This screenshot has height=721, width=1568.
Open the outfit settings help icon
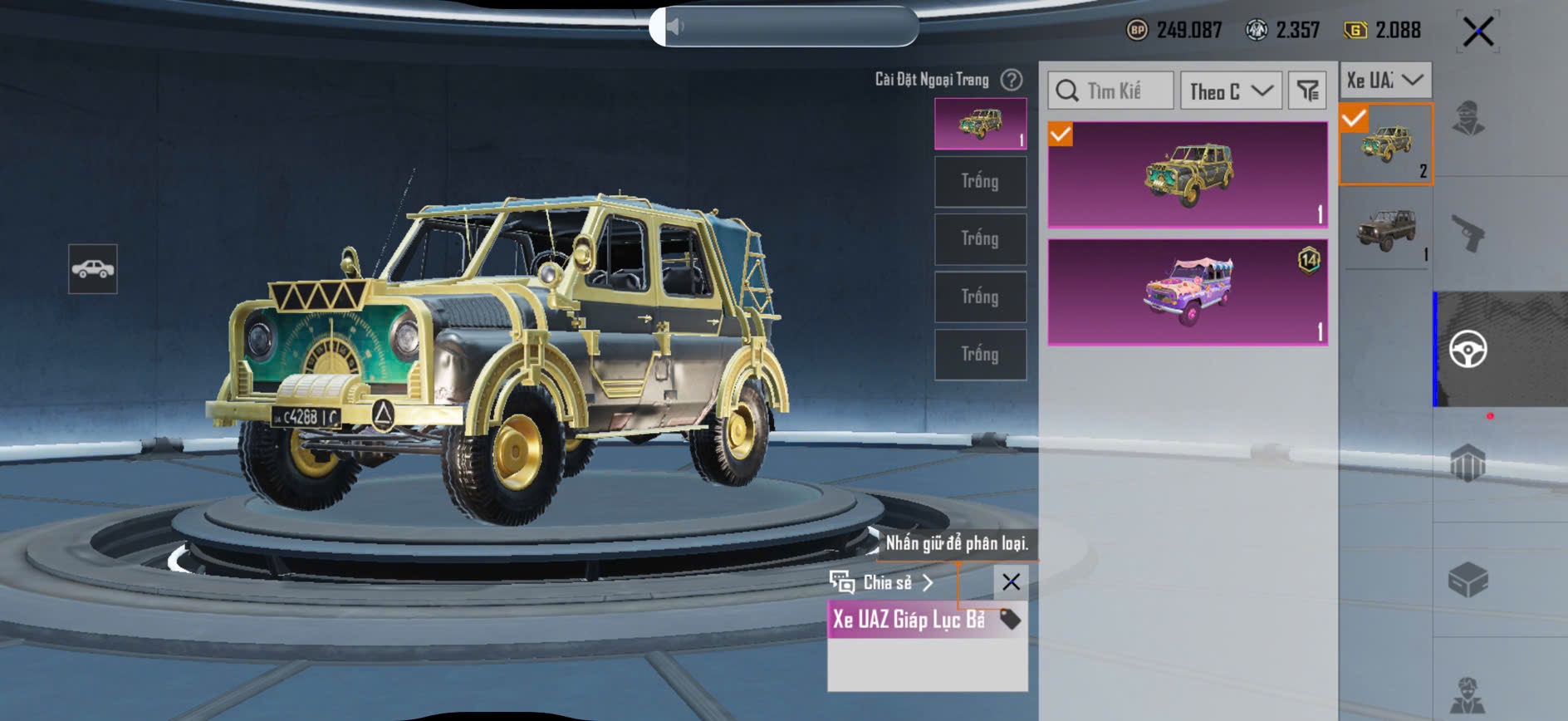click(1012, 80)
